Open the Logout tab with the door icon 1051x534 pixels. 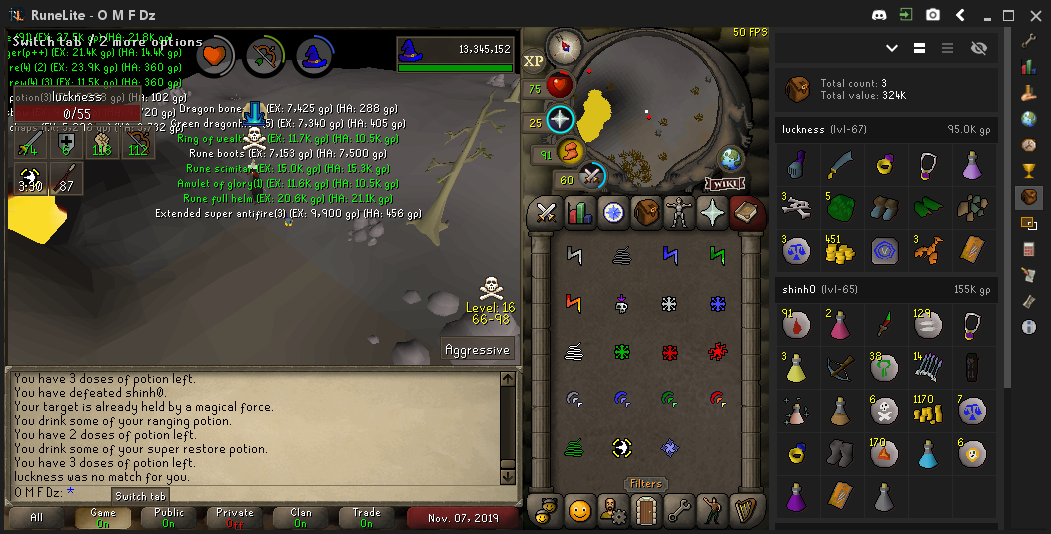point(646,511)
